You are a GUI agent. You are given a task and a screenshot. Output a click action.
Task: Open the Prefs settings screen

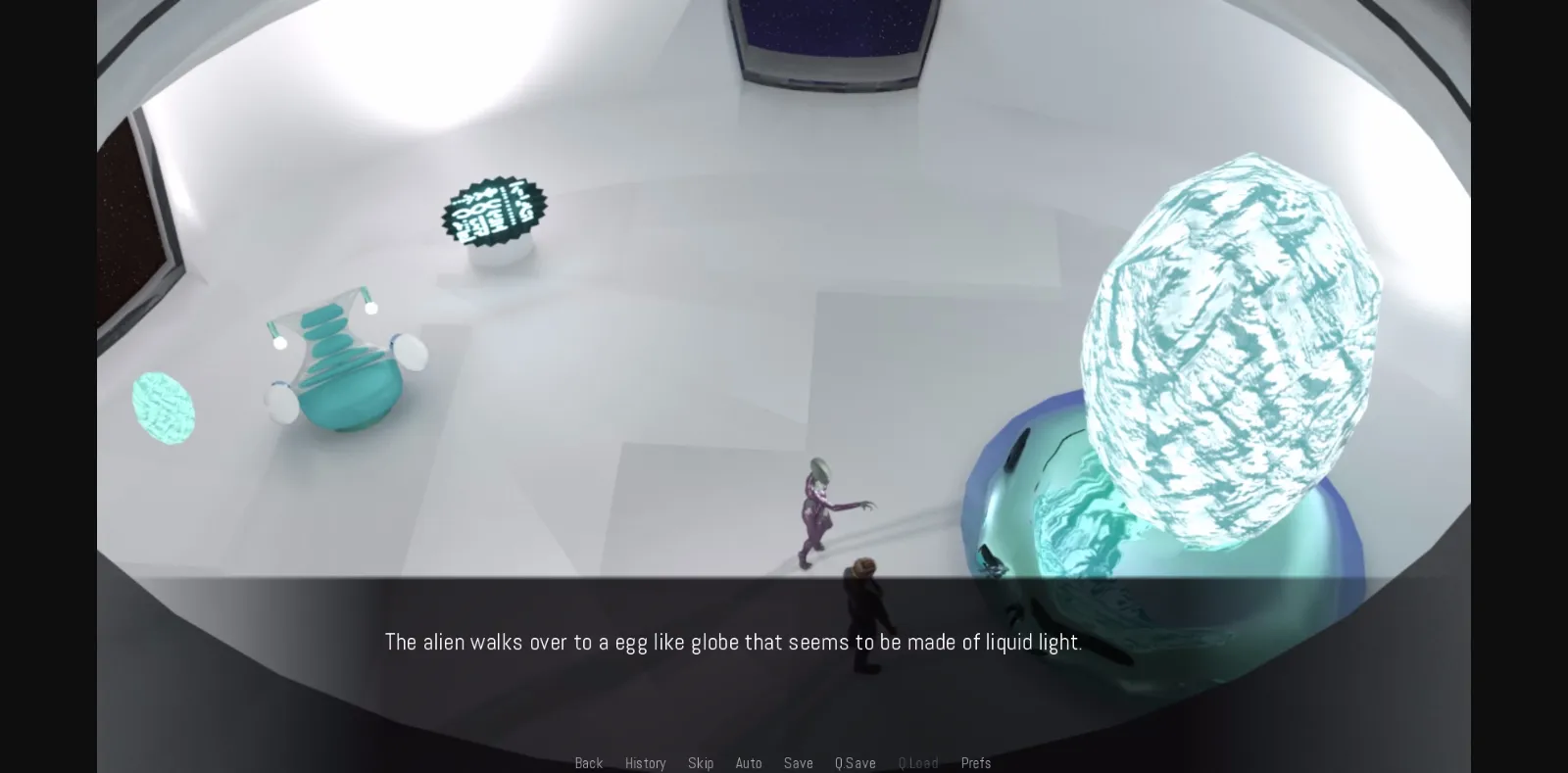pos(975,762)
